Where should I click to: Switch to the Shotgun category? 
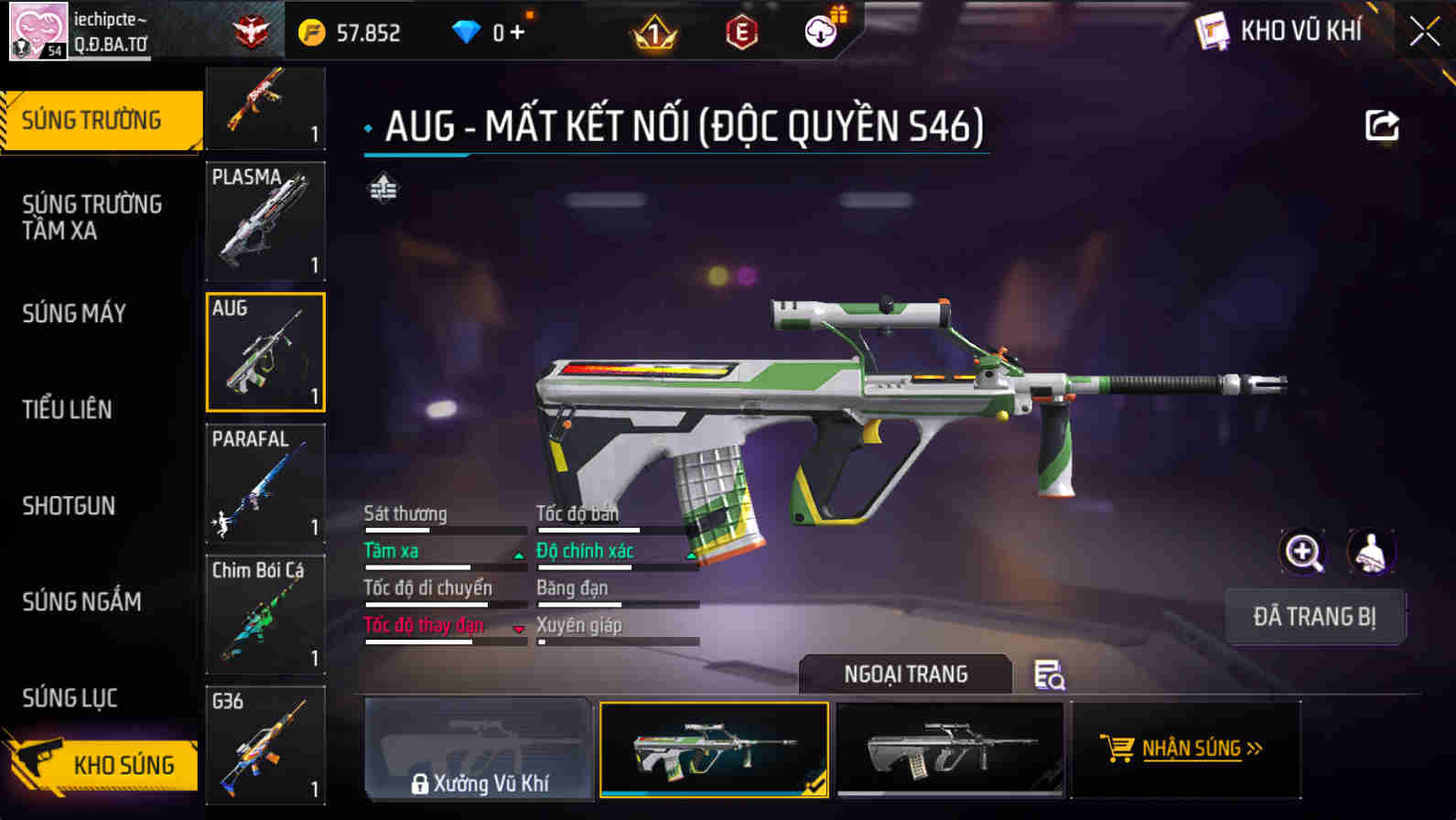tap(69, 505)
